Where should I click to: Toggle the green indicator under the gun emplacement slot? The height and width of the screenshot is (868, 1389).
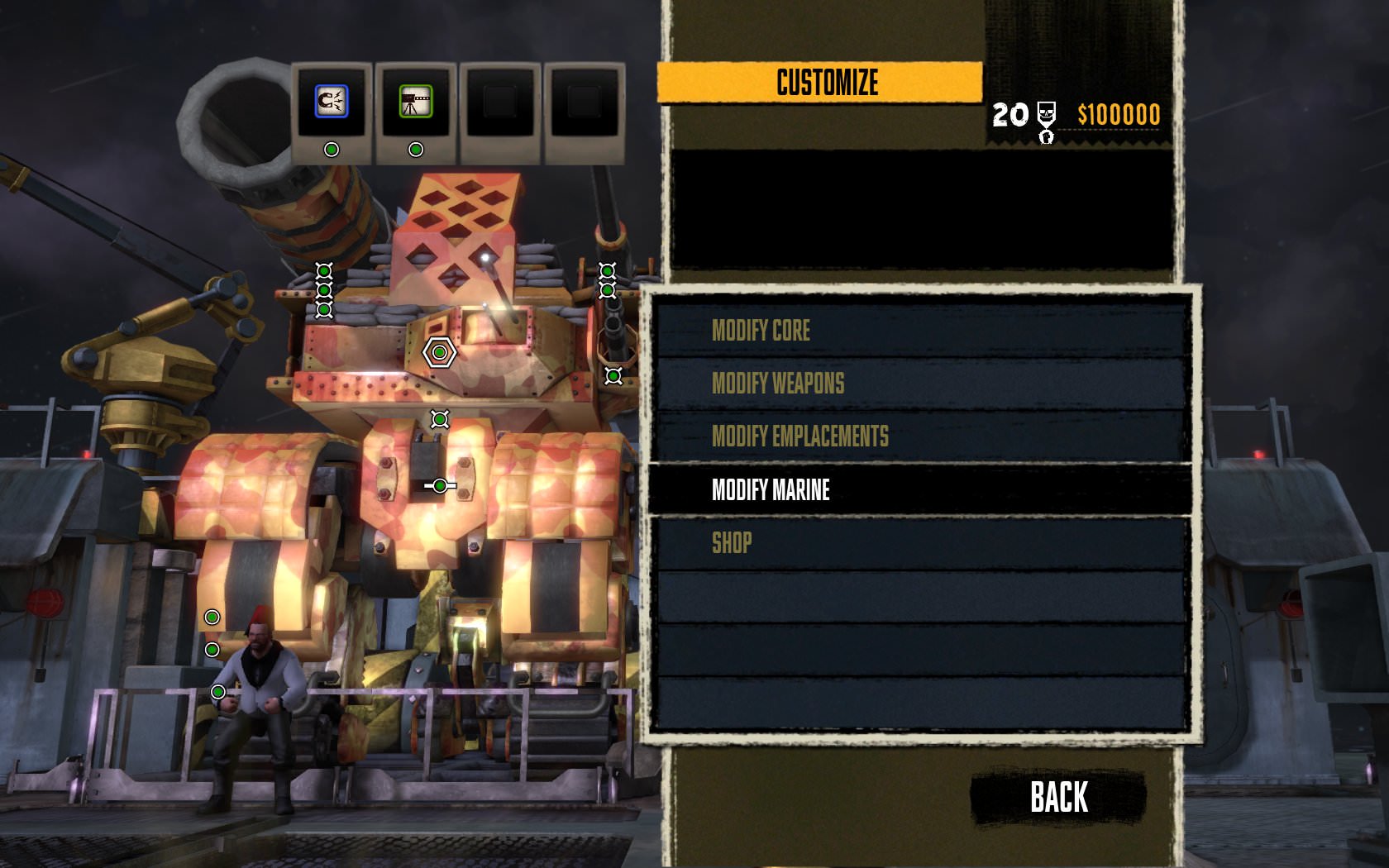pyautogui.click(x=416, y=149)
